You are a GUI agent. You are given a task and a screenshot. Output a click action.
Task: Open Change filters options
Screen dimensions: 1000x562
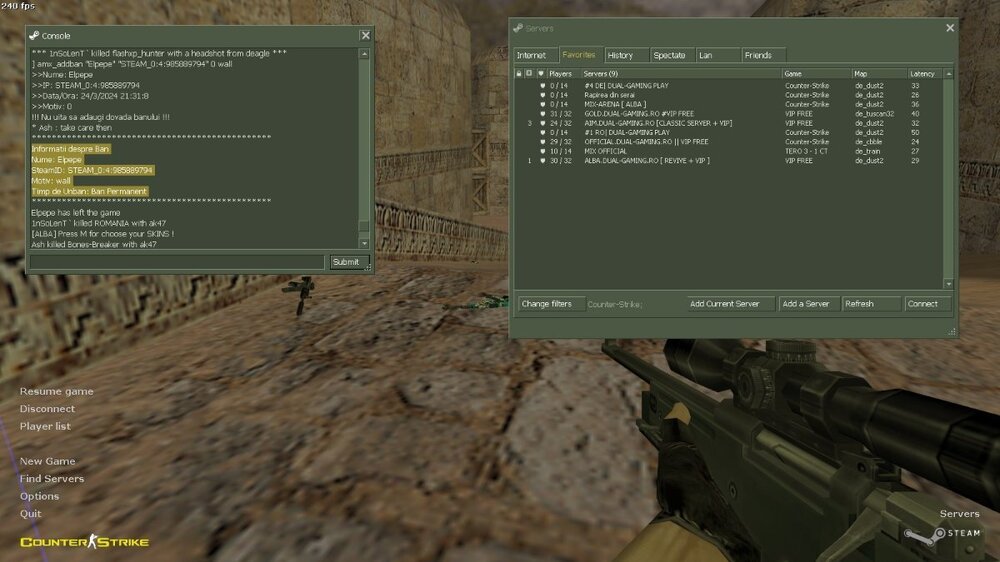[x=547, y=304]
